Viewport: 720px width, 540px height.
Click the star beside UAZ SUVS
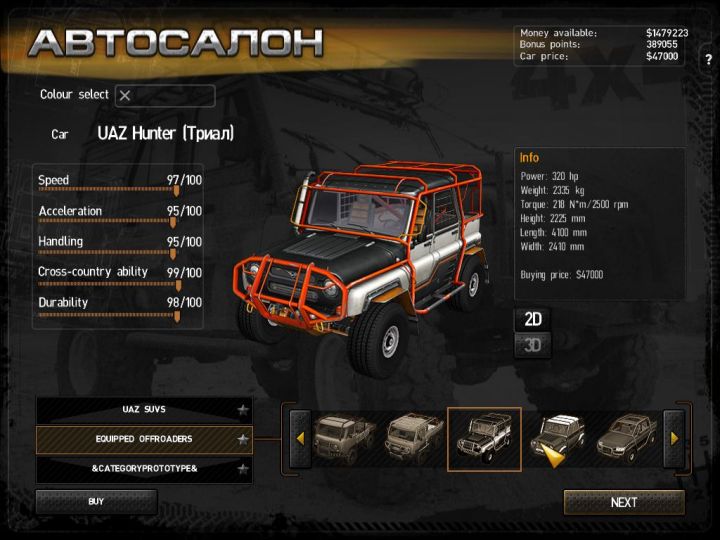point(242,410)
